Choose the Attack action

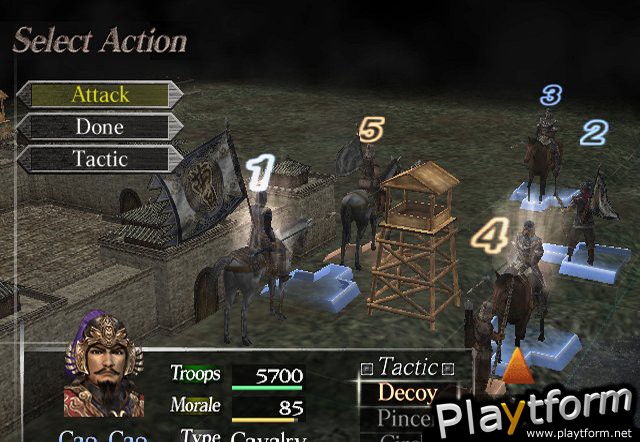(x=100, y=95)
